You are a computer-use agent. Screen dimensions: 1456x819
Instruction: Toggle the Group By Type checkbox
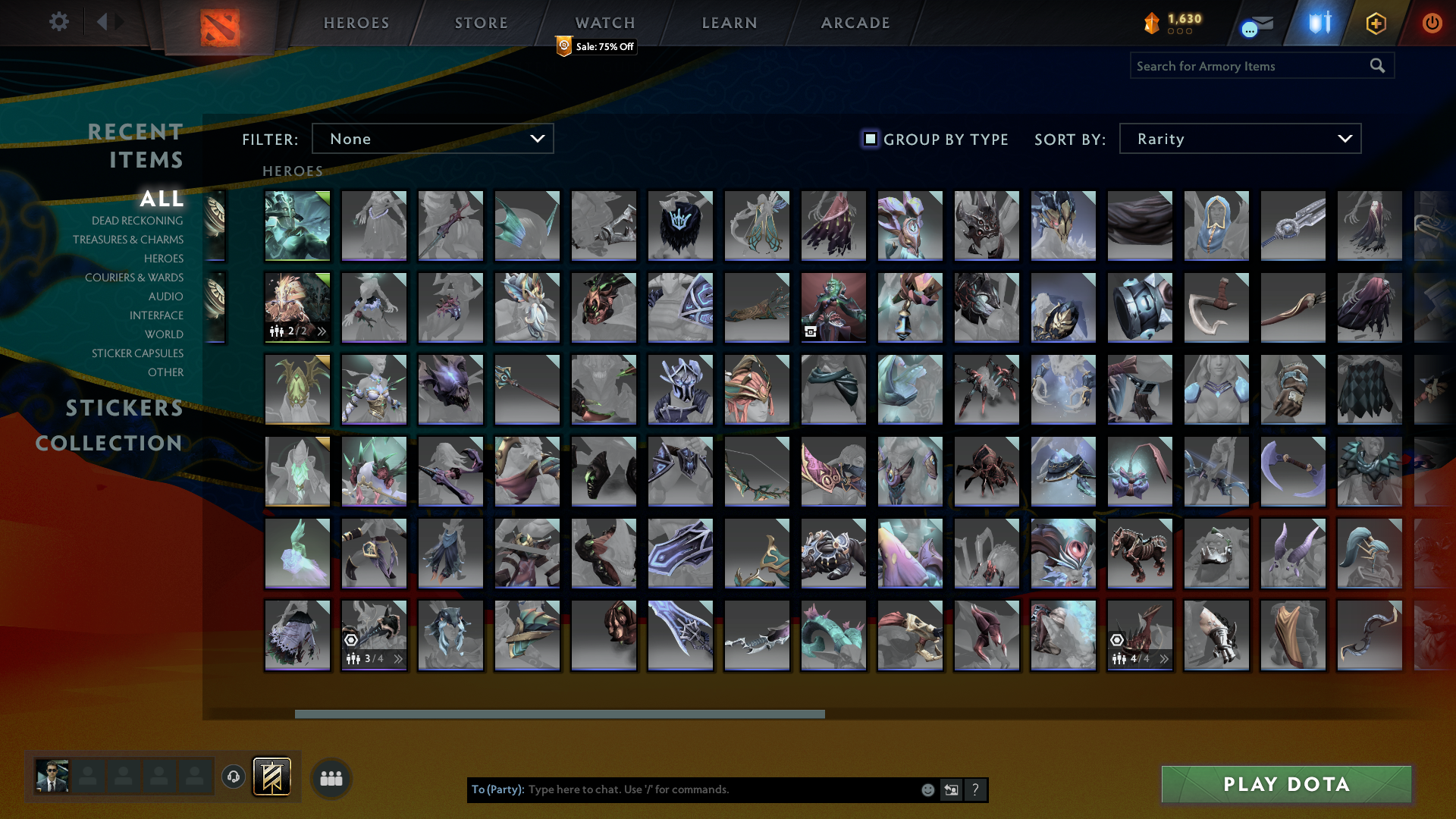coord(869,139)
